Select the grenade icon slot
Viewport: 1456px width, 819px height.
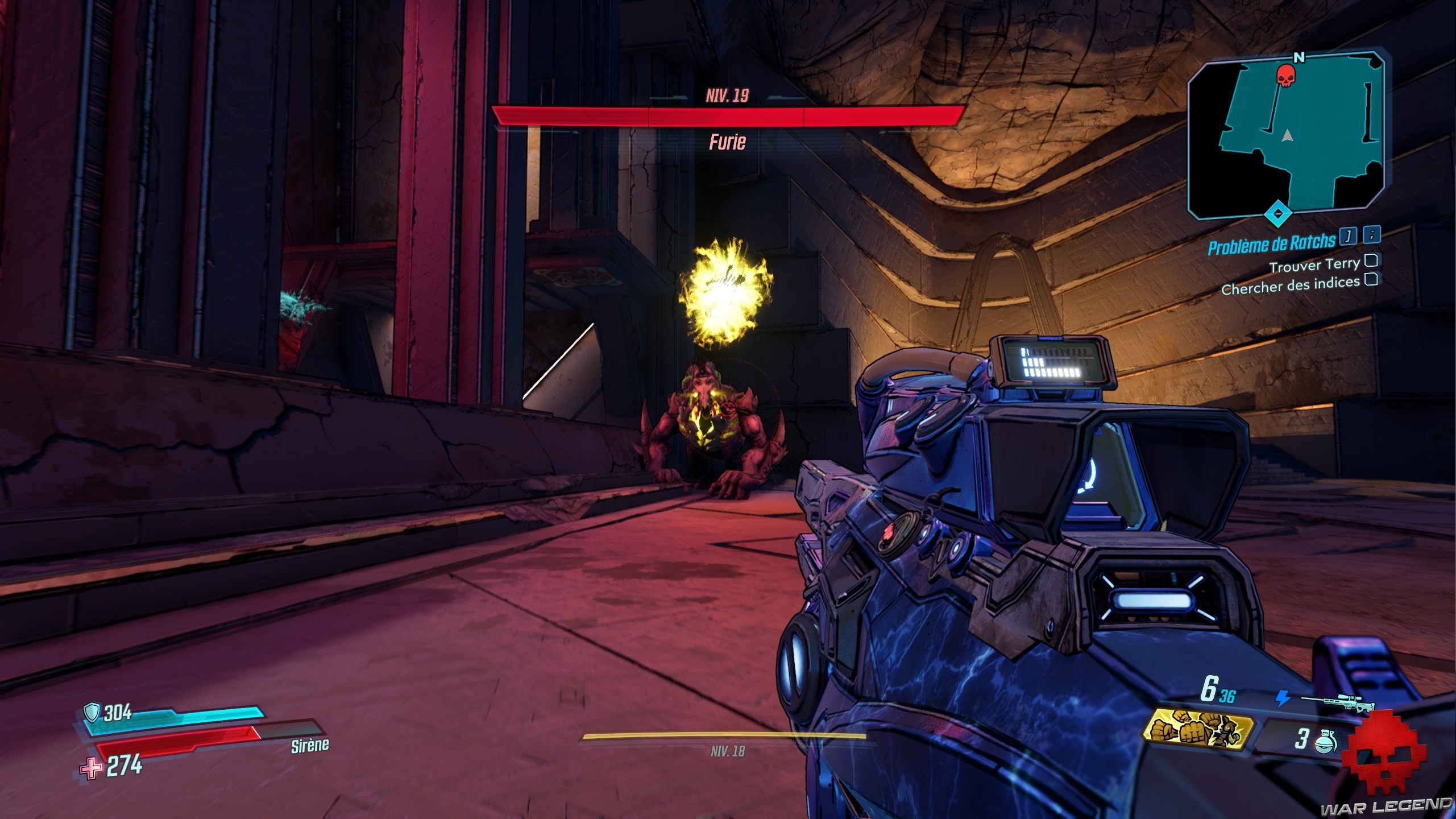(x=1325, y=741)
